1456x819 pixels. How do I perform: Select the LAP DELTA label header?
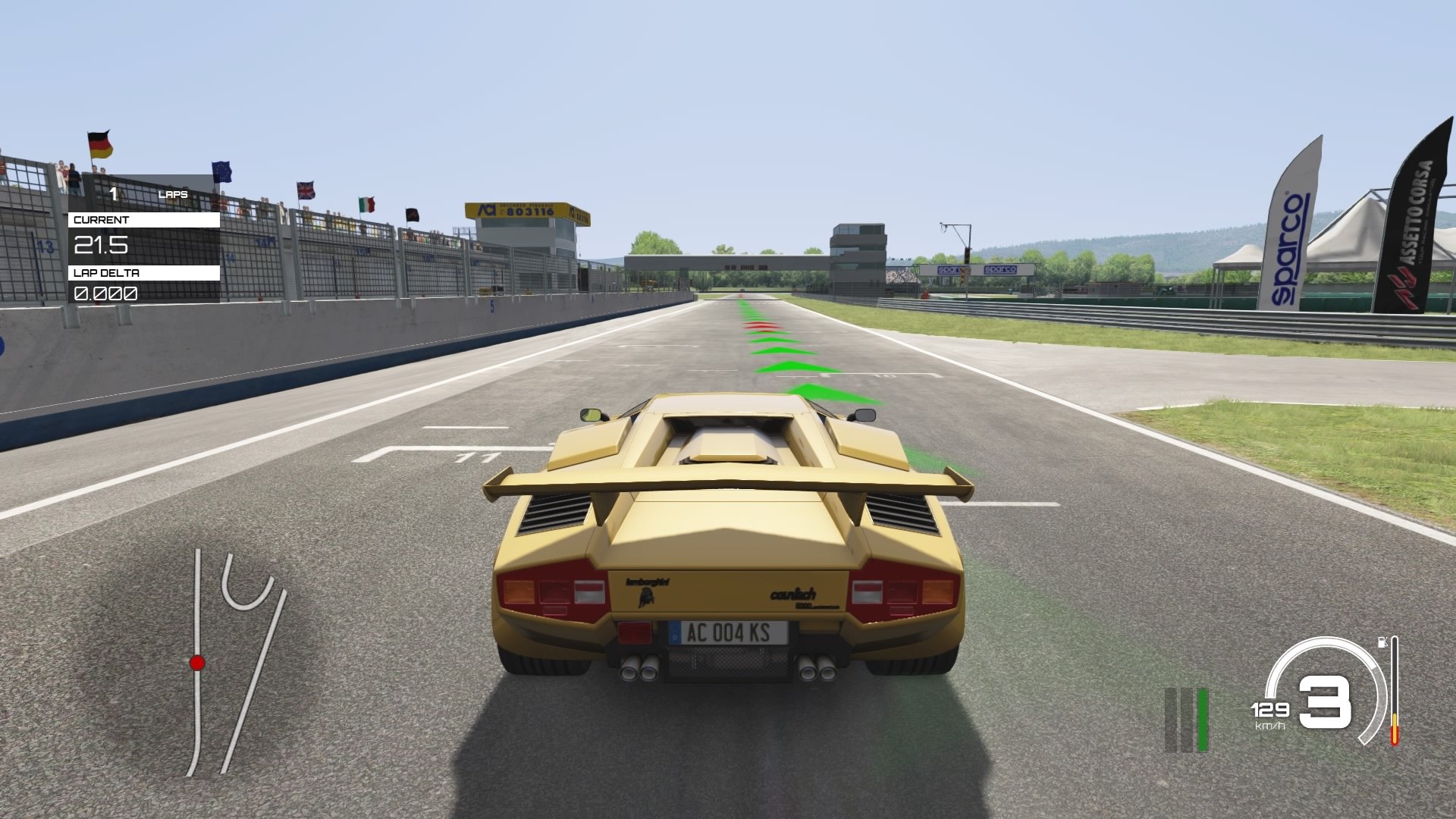(106, 273)
